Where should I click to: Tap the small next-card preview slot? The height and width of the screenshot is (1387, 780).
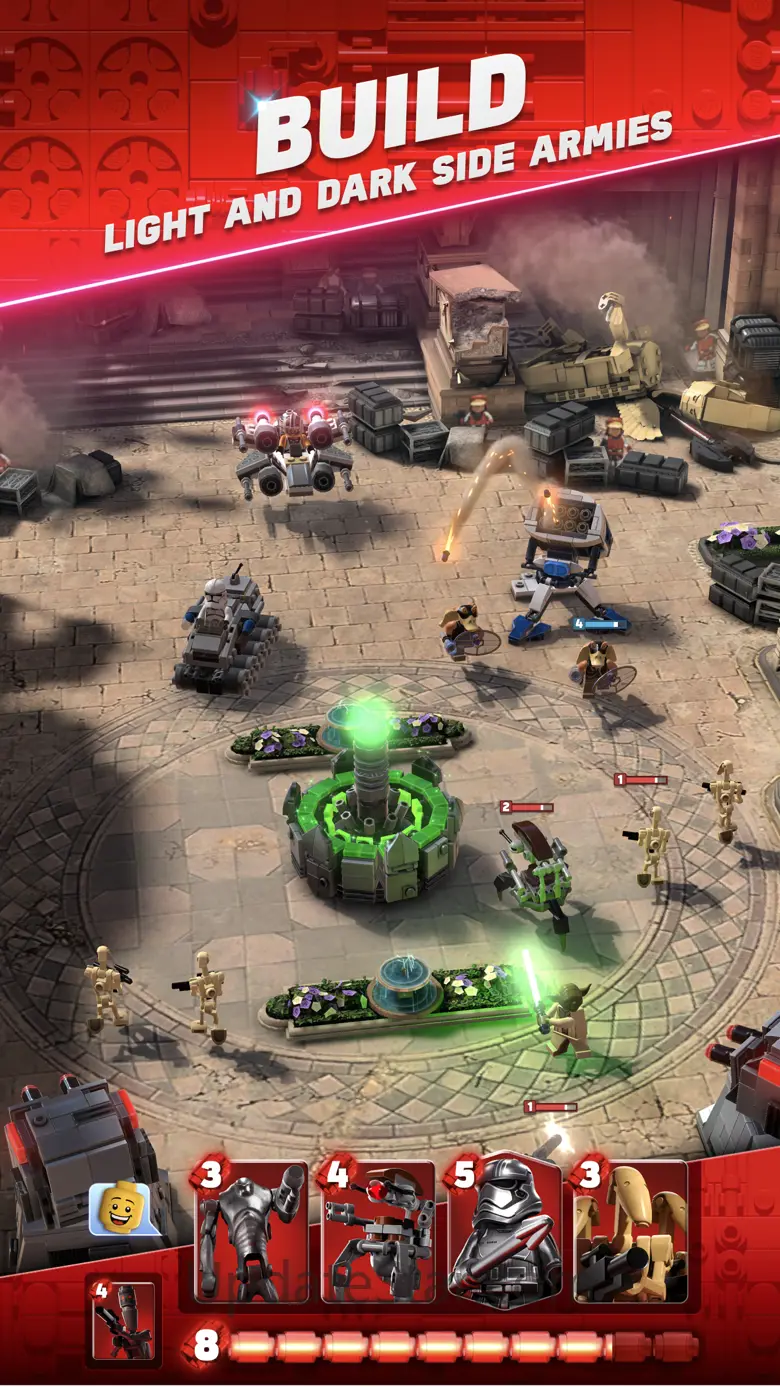(x=123, y=1320)
